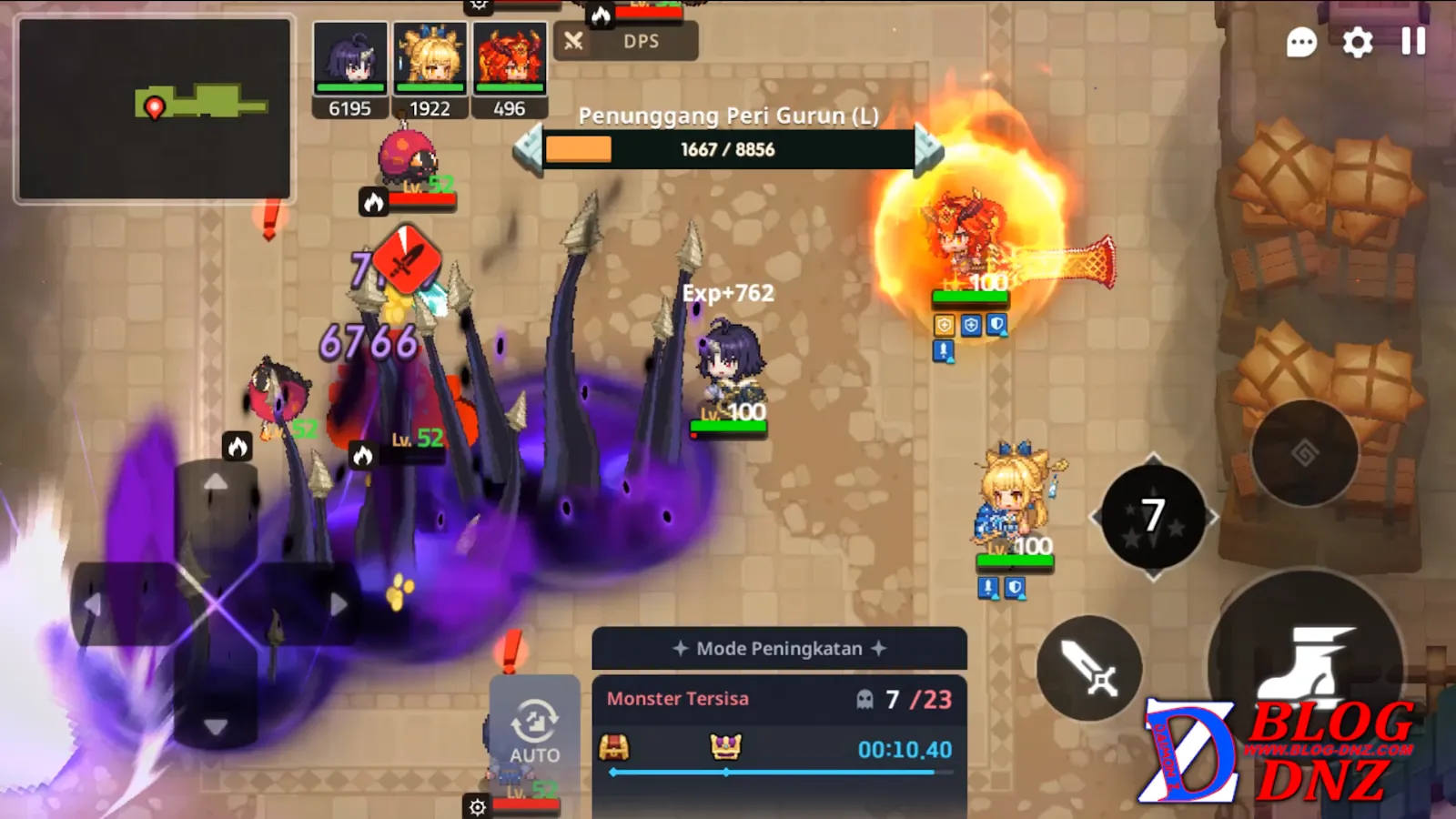The image size is (1456, 819).
Task: Dash using the winged boot button
Action: [x=1307, y=664]
